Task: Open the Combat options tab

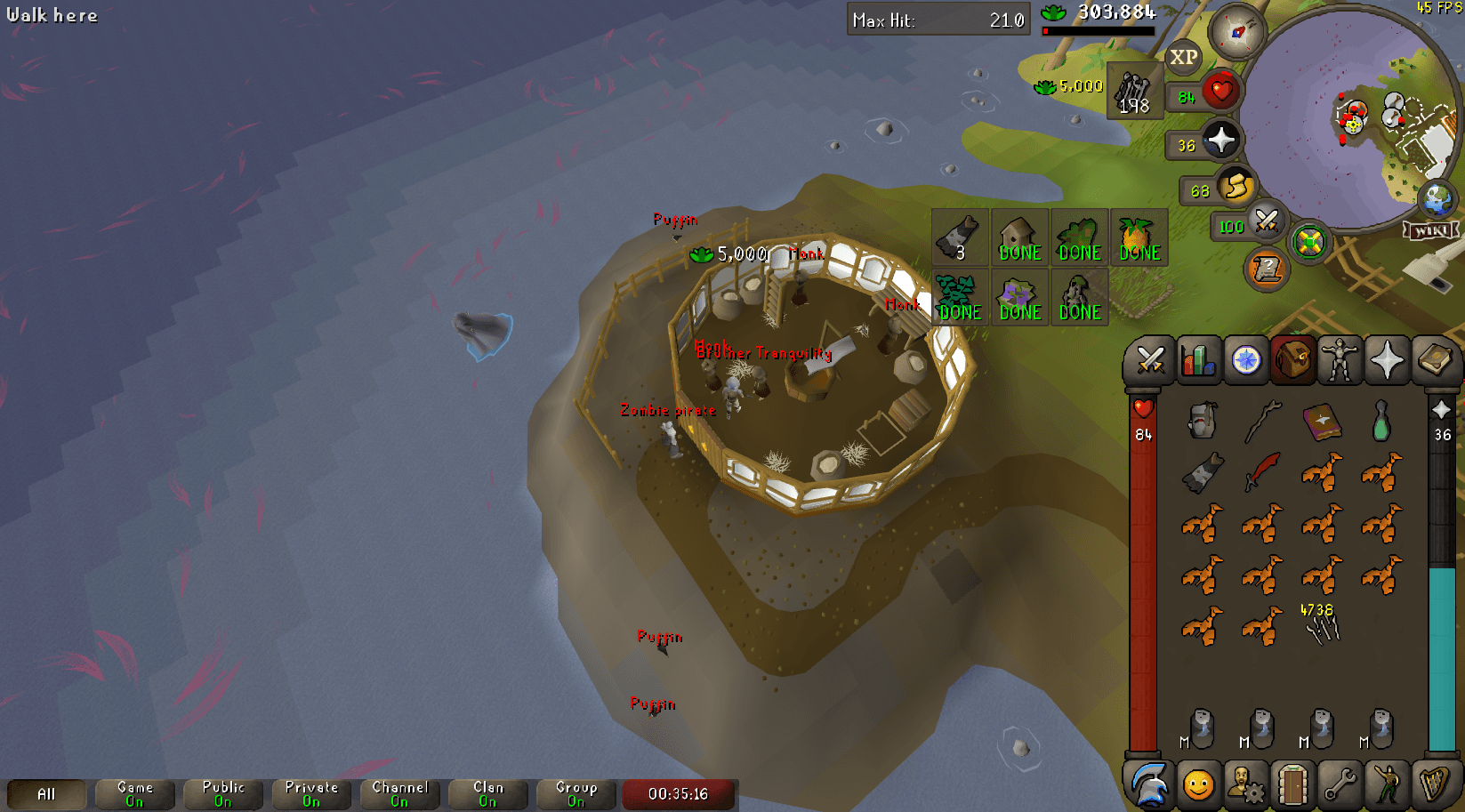Action: tap(1152, 360)
